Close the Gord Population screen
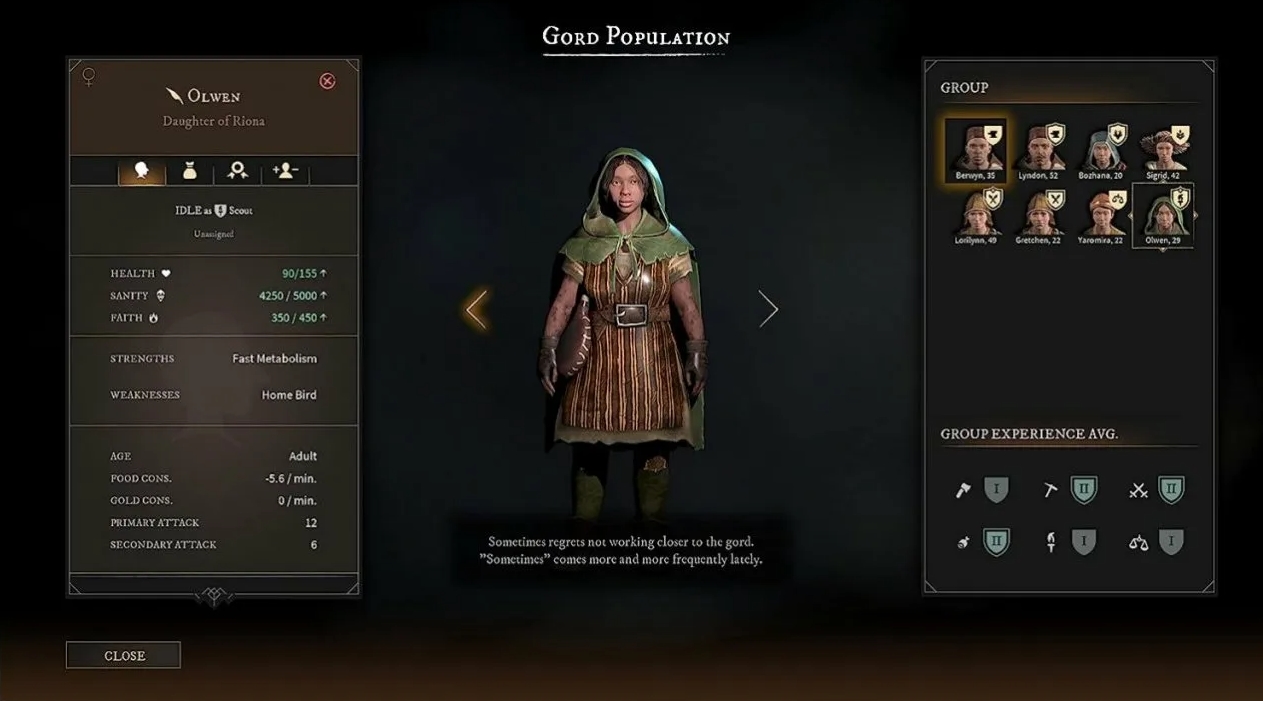The image size is (1263, 701). tap(123, 655)
